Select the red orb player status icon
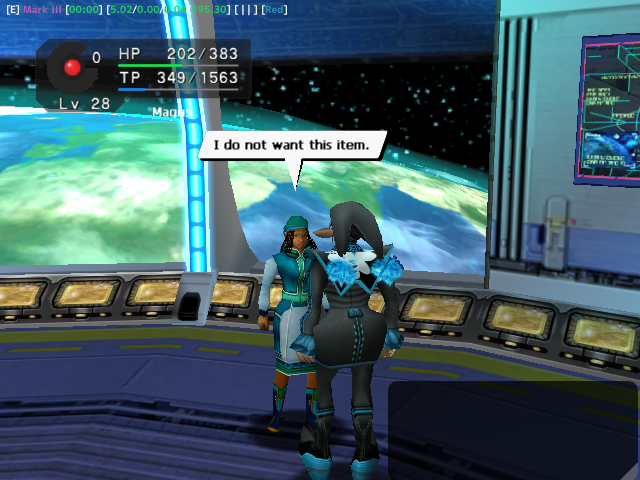Screen dimensions: 640x480 [72, 67]
